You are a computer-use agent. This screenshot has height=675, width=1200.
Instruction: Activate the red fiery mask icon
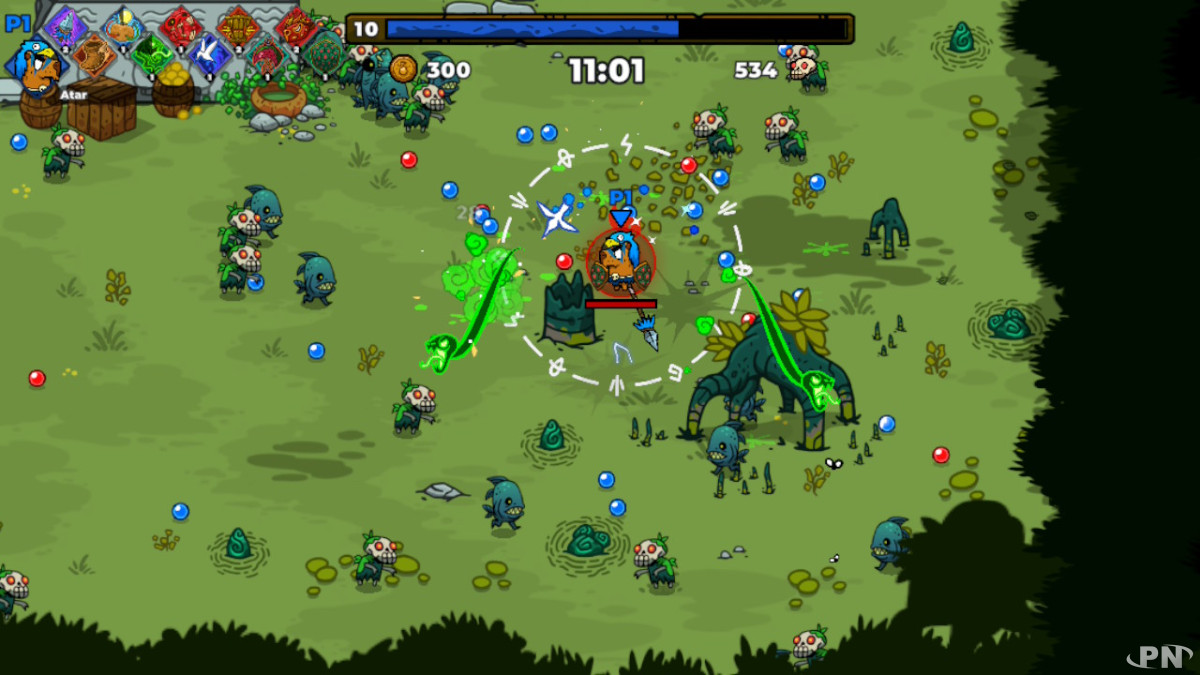pos(296,26)
